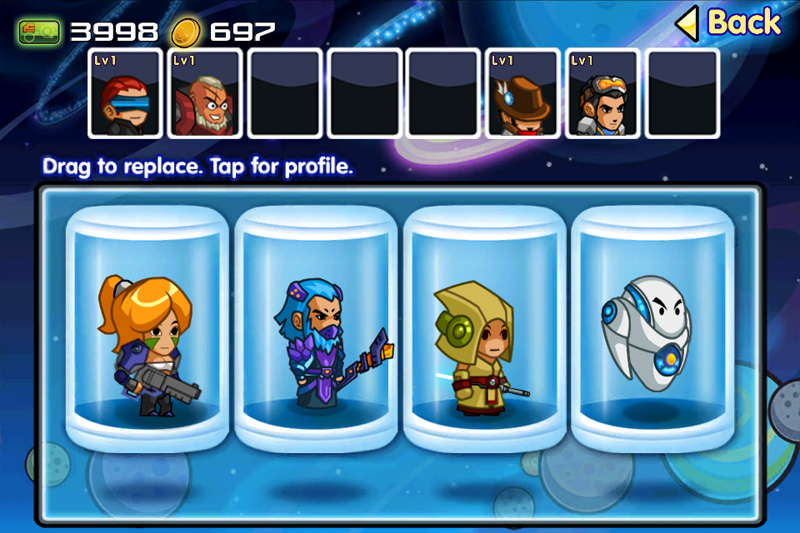Choose the goggles pilot hero portrait
This screenshot has height=533, width=800.
coord(604,93)
